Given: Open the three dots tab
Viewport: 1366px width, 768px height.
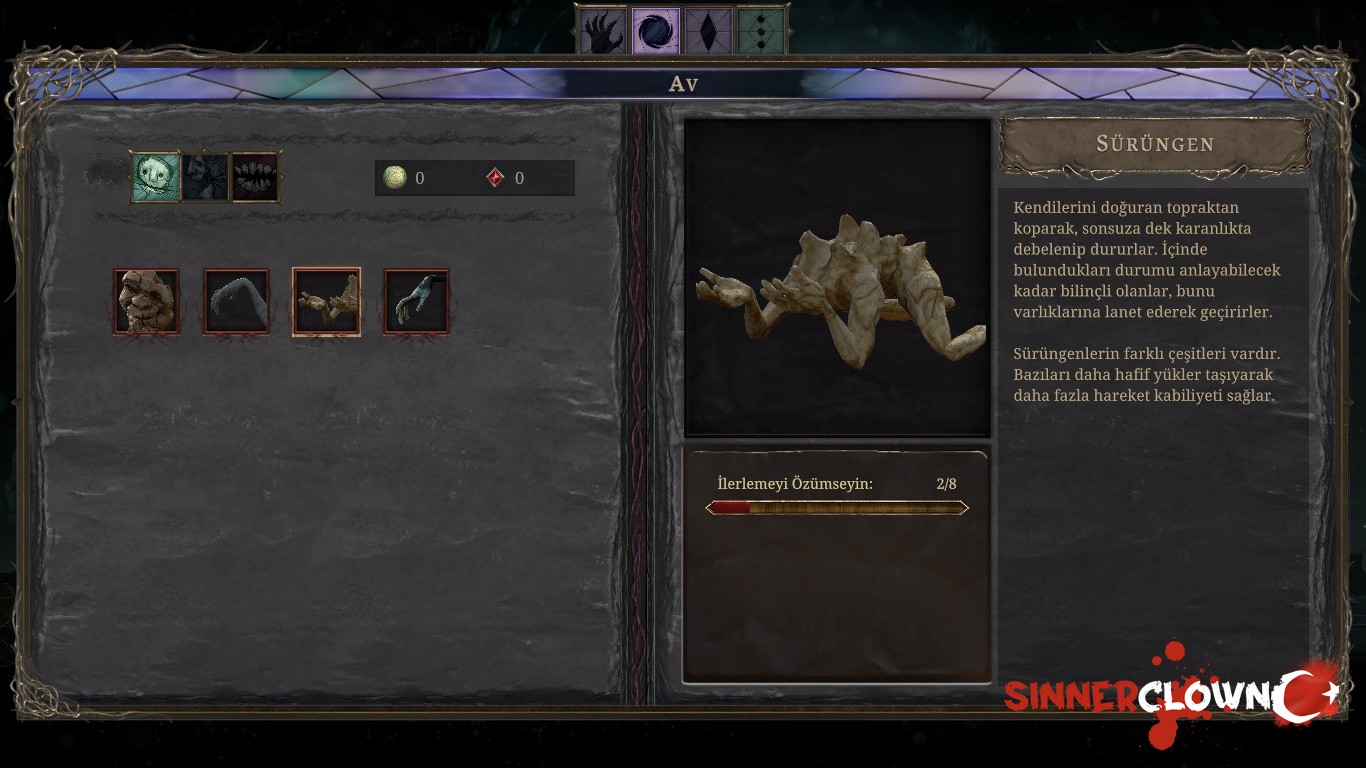Looking at the screenshot, I should tap(762, 31).
